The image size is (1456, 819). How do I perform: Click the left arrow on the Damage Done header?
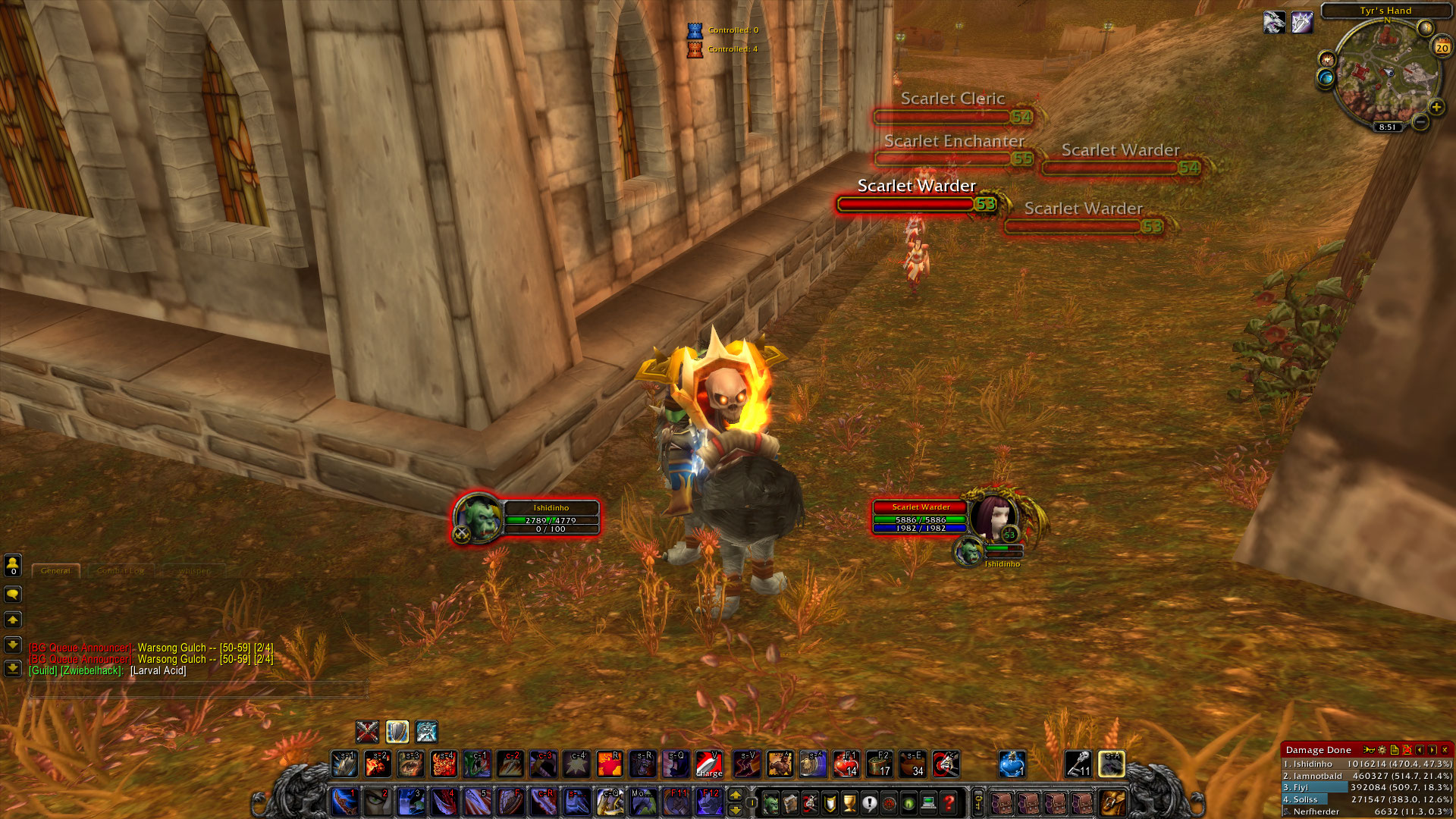(x=1420, y=750)
